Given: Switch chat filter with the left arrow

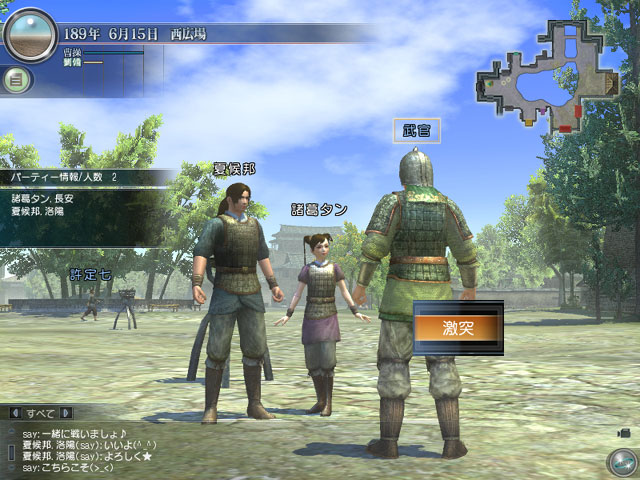Looking at the screenshot, I should pos(16,413).
